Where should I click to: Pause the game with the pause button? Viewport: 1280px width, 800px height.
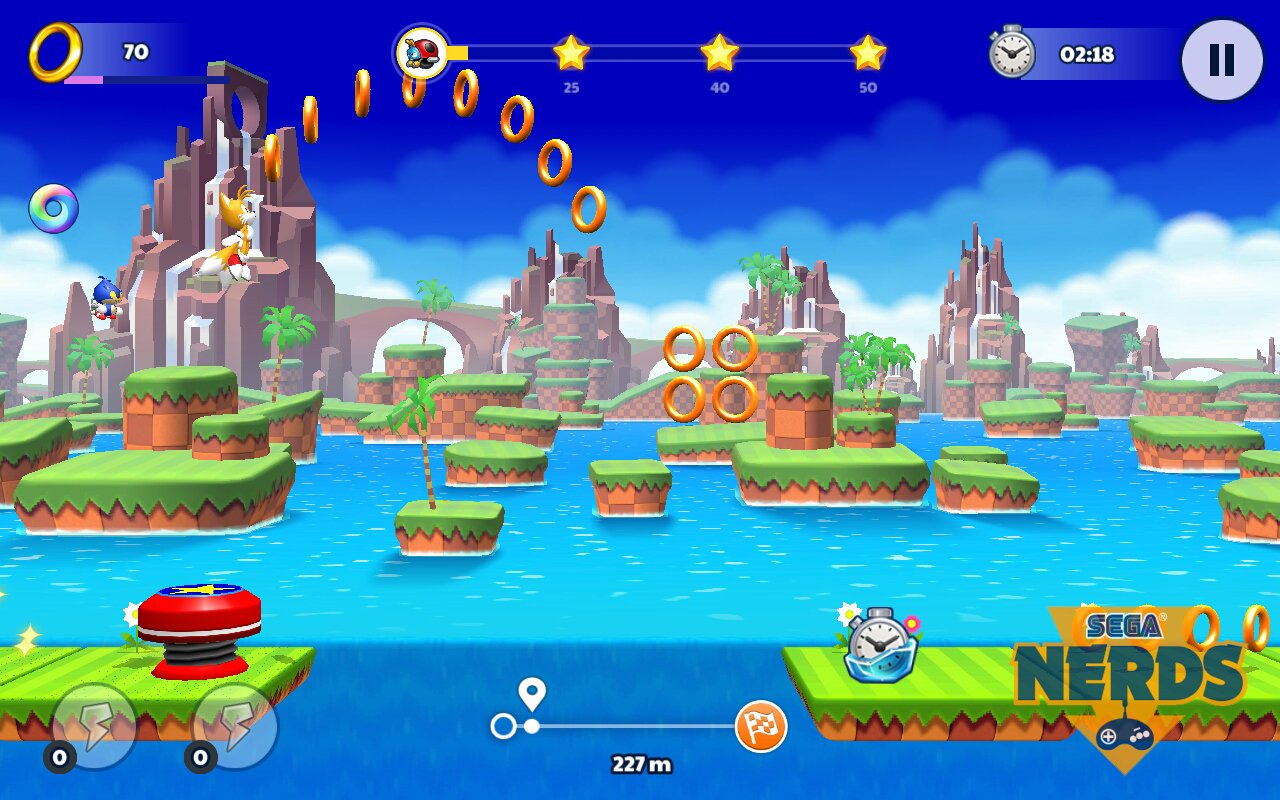coord(1221,60)
